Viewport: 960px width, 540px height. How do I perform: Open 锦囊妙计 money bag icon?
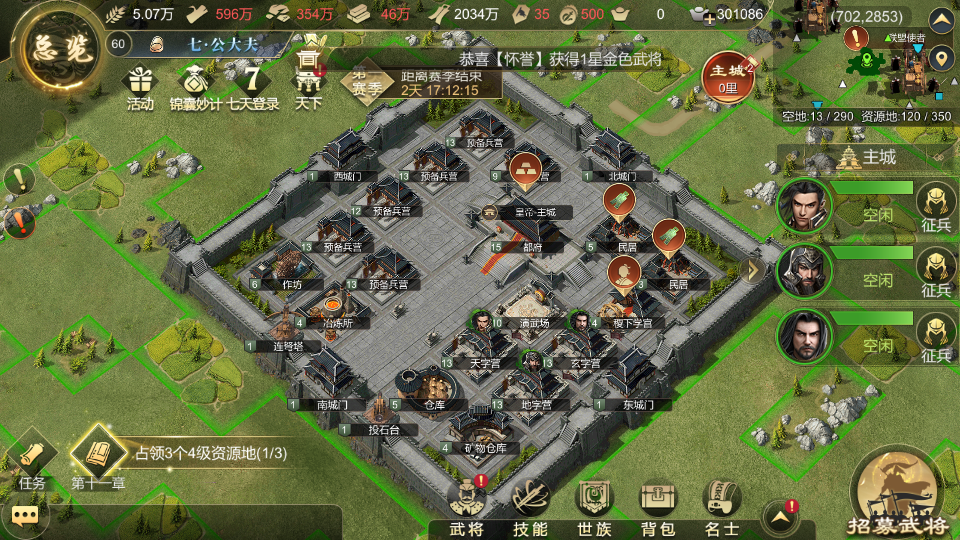point(194,84)
